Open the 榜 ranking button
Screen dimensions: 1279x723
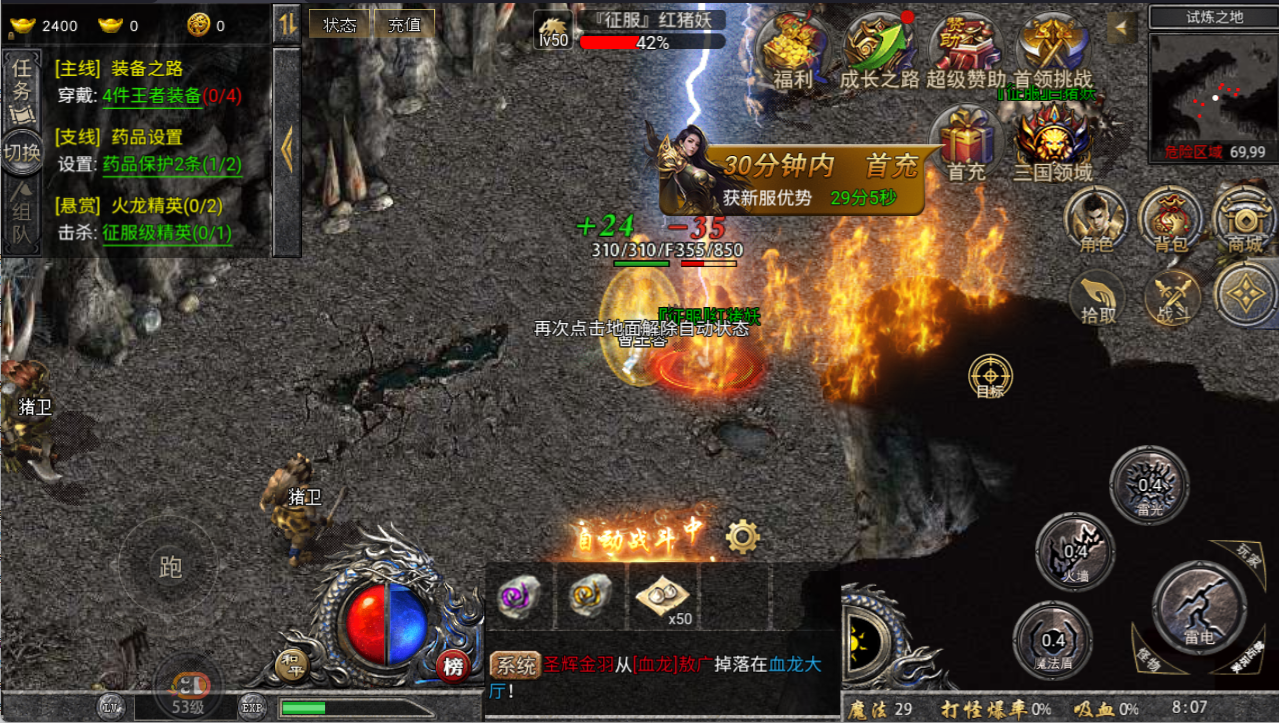[x=454, y=667]
